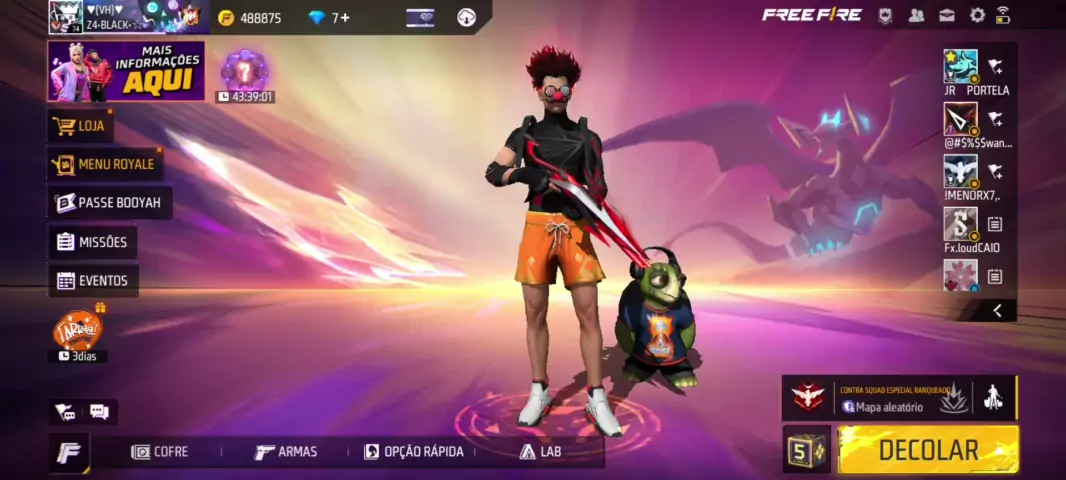Open the Passe Booyah screen
The height and width of the screenshot is (480, 1066).
(x=109, y=202)
